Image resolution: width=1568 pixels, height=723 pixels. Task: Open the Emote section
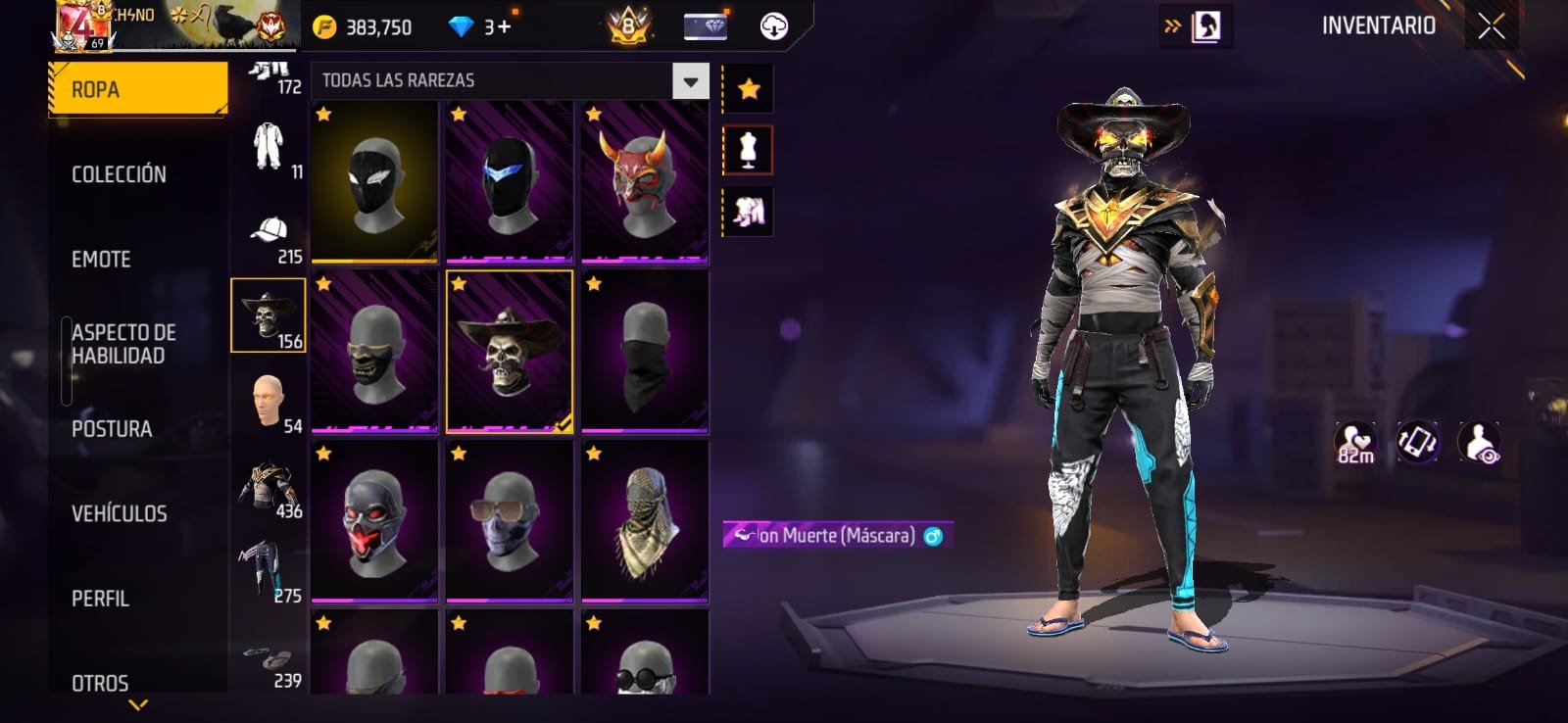pos(101,260)
